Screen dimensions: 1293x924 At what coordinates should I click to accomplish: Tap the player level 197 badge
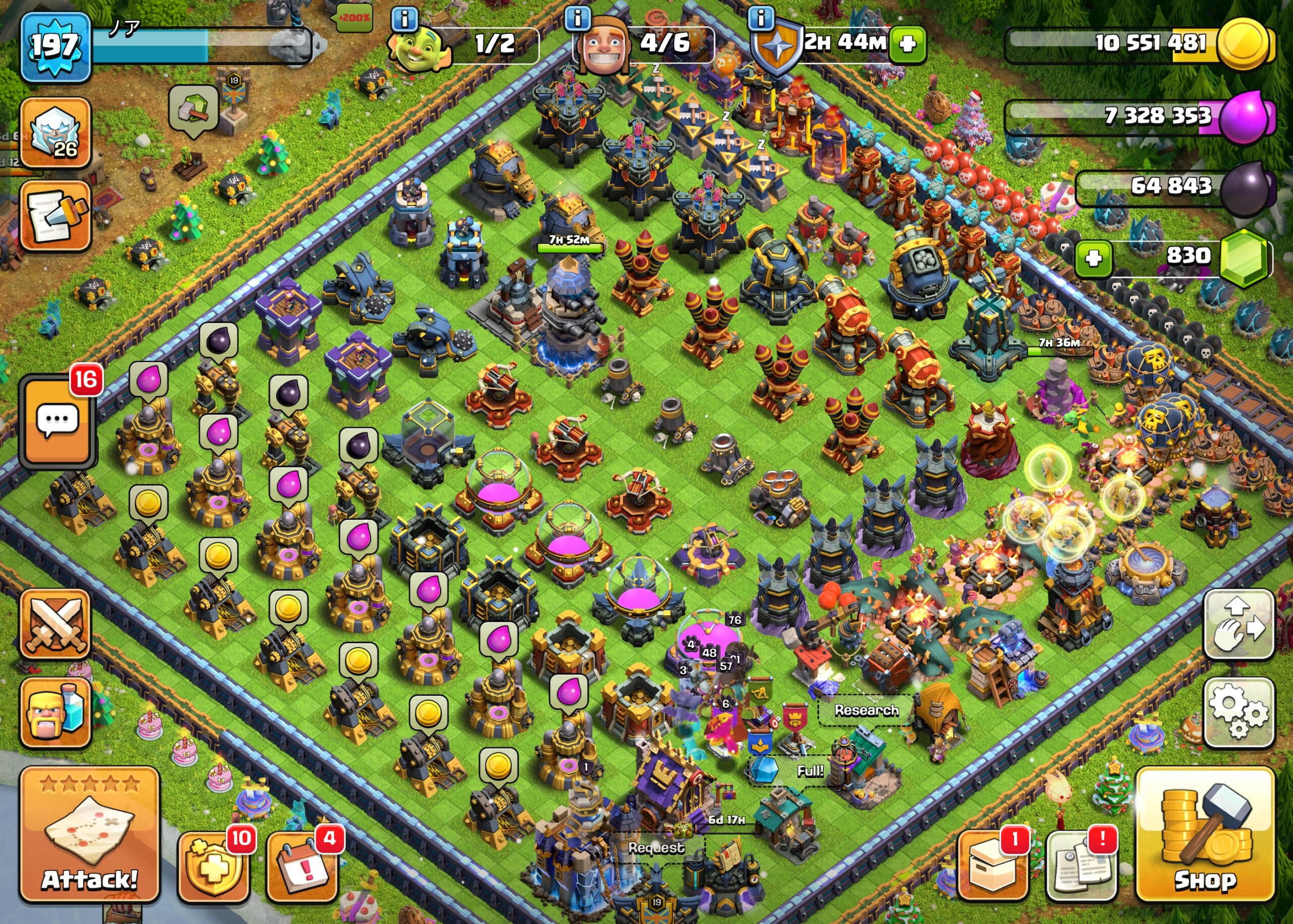pos(55,47)
